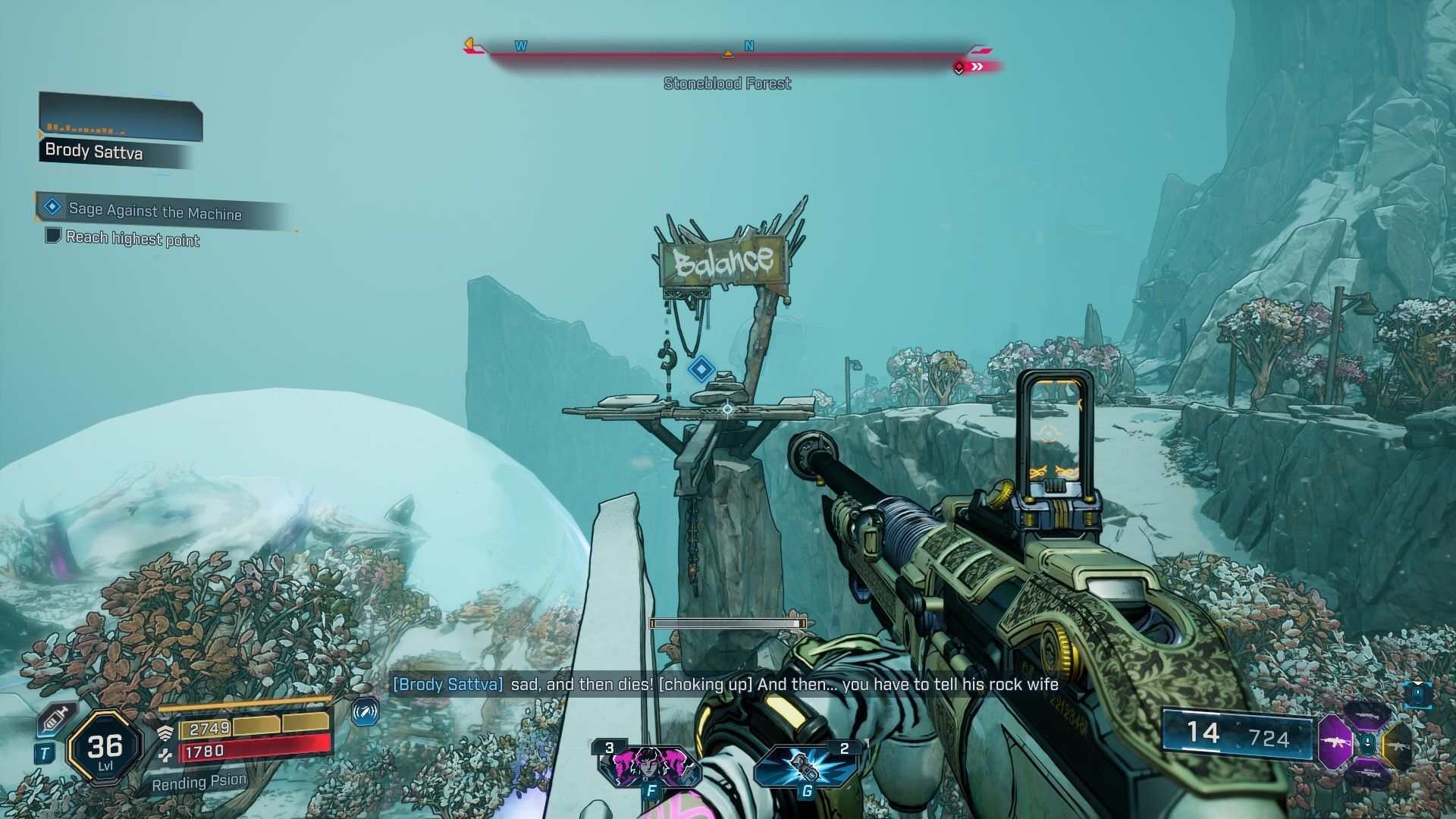
Task: Click the Reach highest point objective checkbox
Action: 53,235
